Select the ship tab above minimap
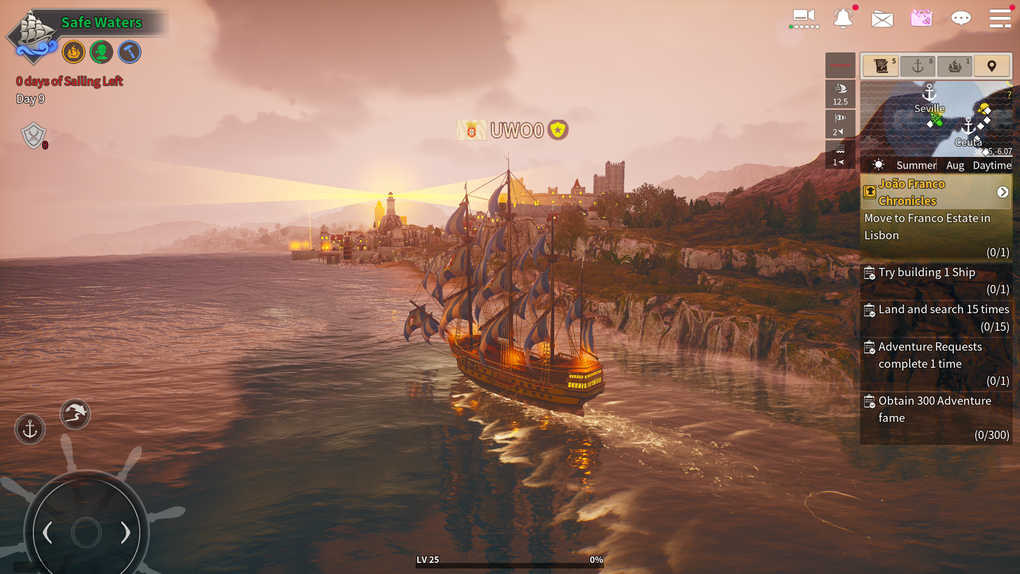The image size is (1020, 574). pyautogui.click(x=955, y=66)
